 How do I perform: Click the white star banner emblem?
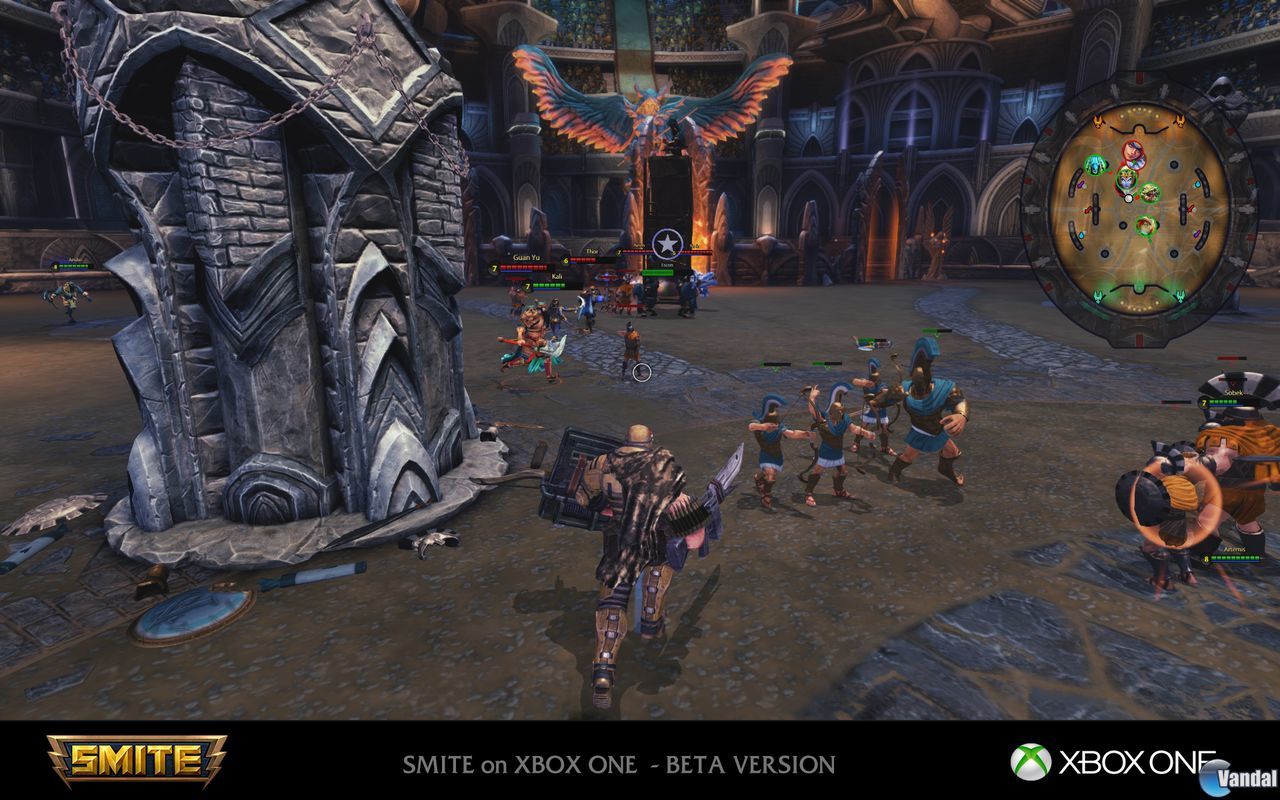(666, 244)
